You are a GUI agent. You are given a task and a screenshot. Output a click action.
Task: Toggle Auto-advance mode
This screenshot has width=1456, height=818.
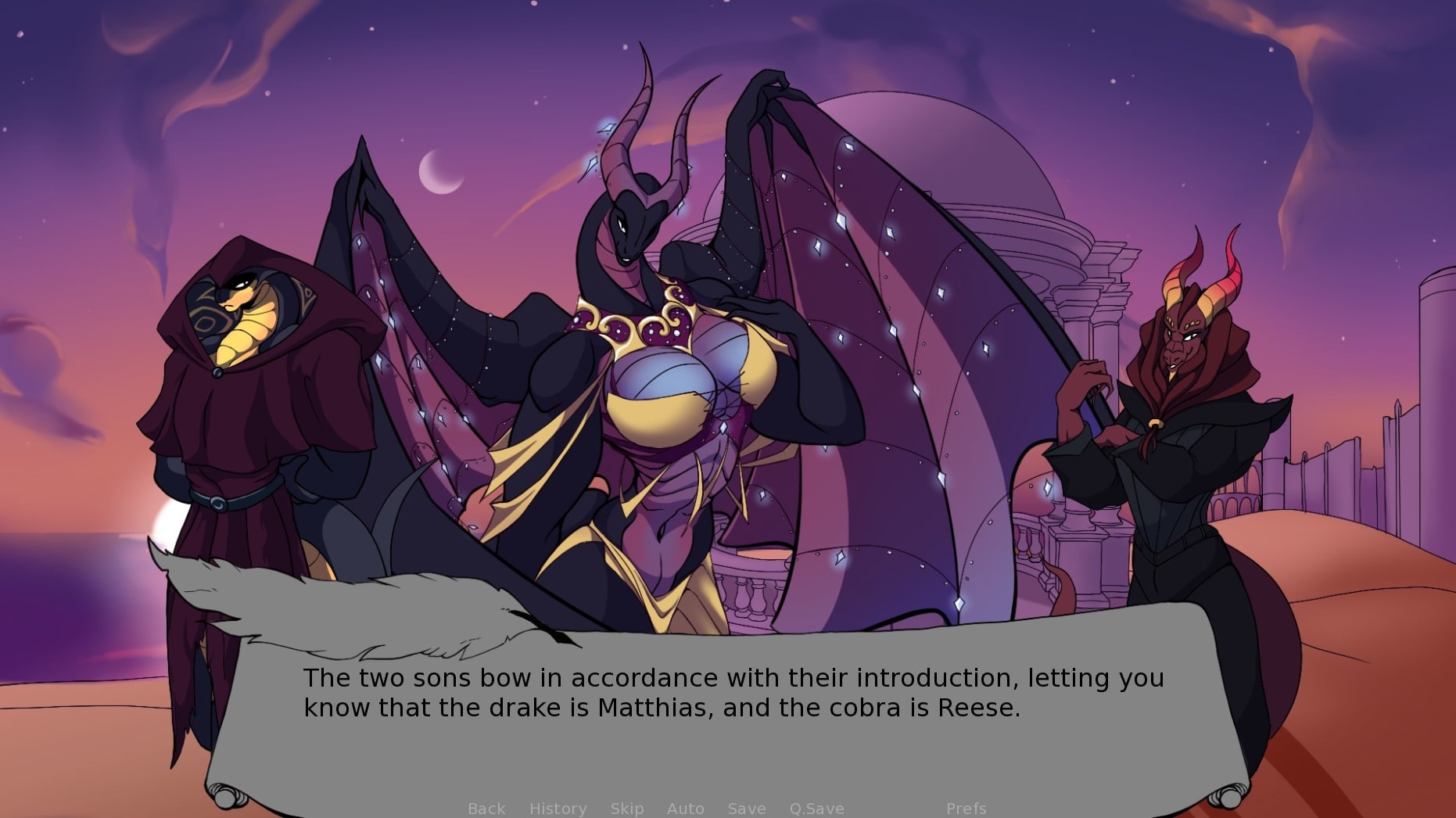(686, 808)
